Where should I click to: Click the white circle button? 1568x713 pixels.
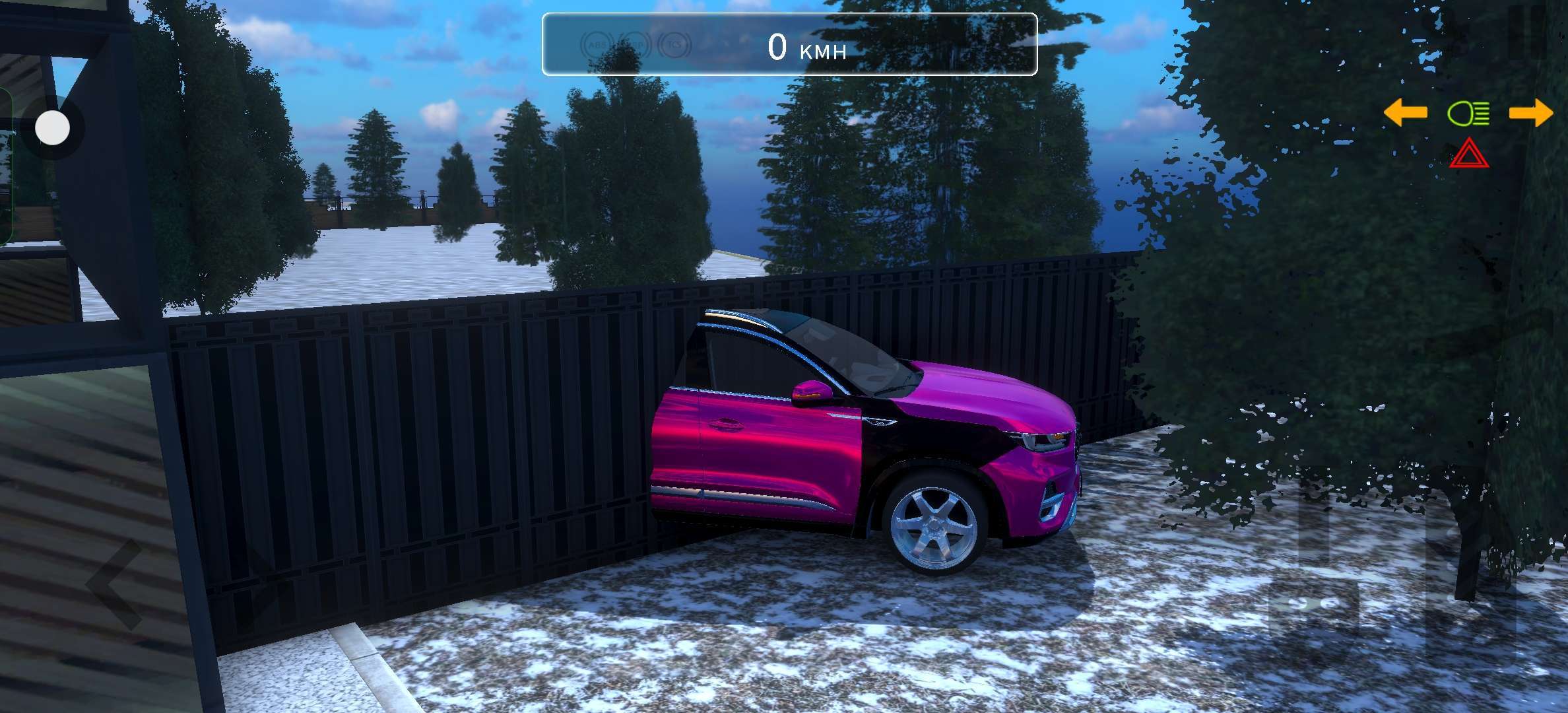tap(52, 127)
